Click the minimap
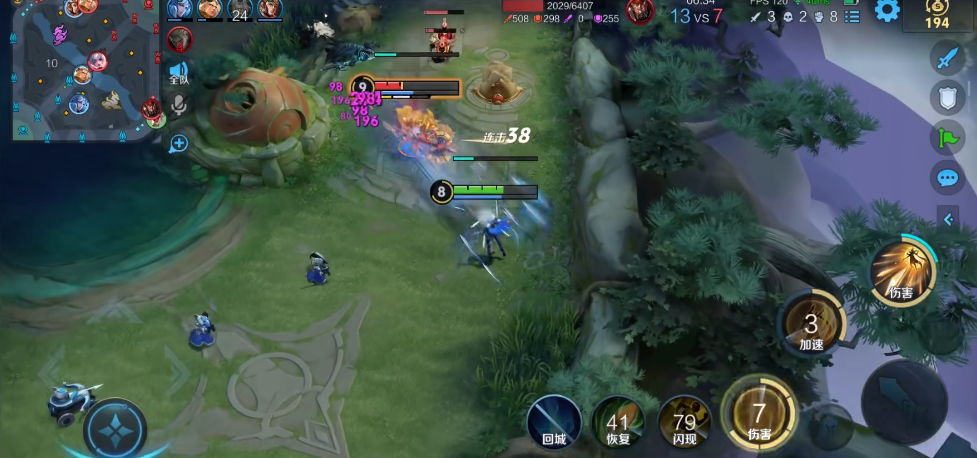 pos(85,70)
